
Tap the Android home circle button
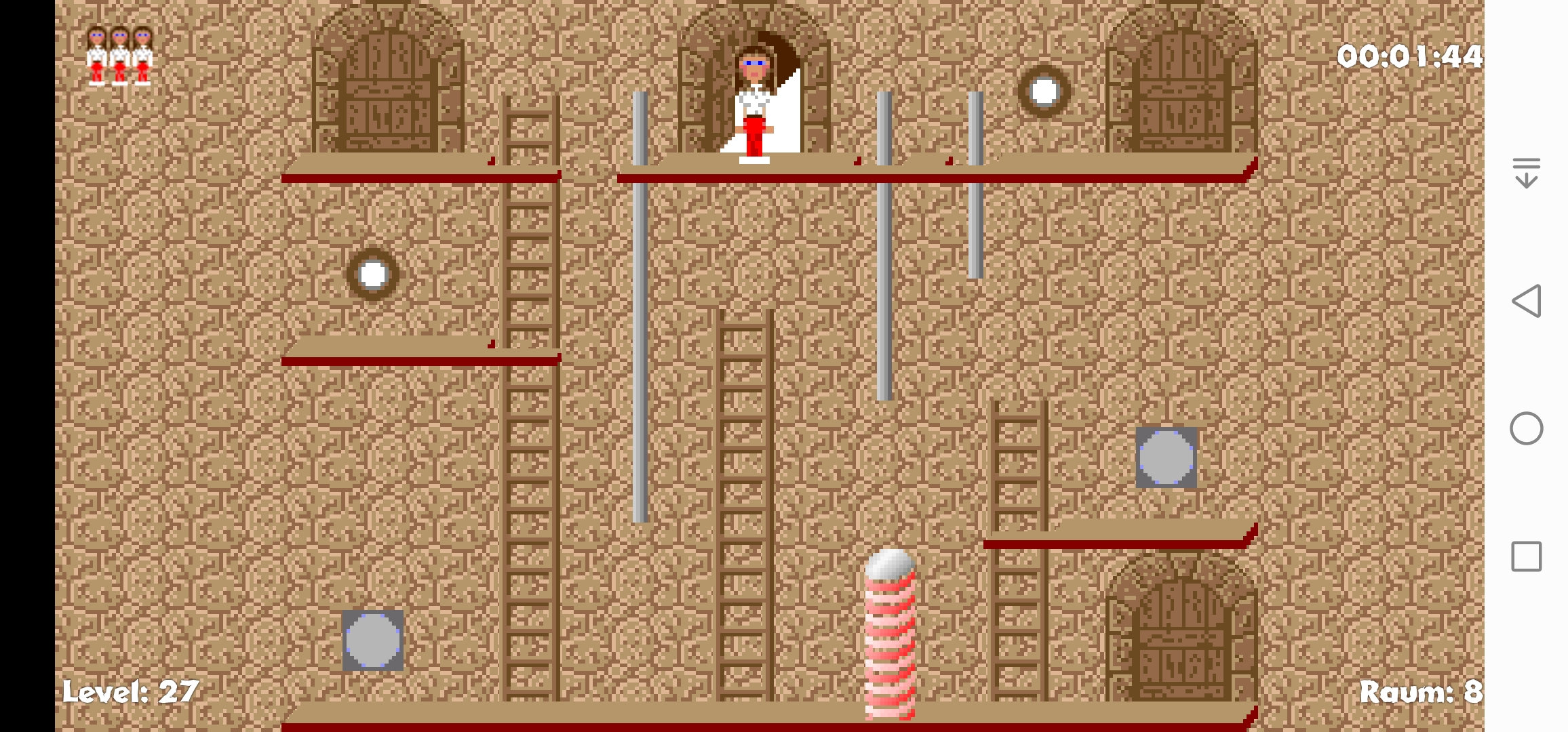pos(1526,428)
